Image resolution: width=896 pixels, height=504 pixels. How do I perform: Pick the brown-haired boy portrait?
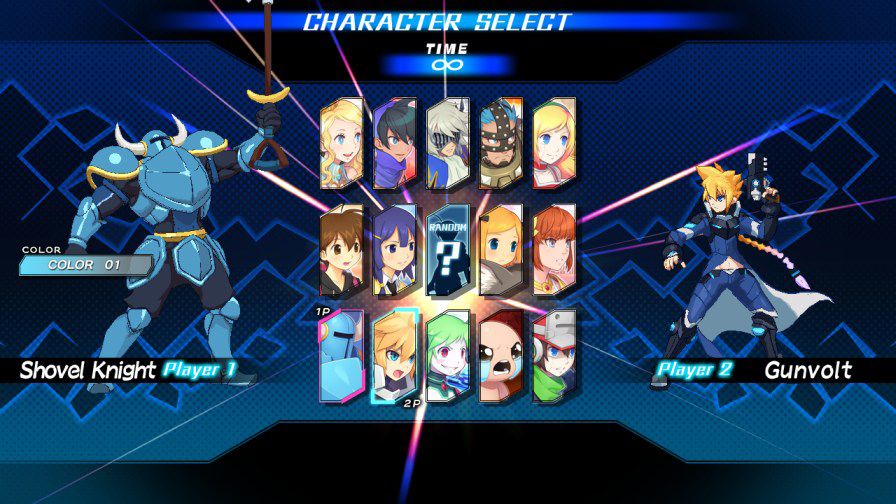pos(340,251)
